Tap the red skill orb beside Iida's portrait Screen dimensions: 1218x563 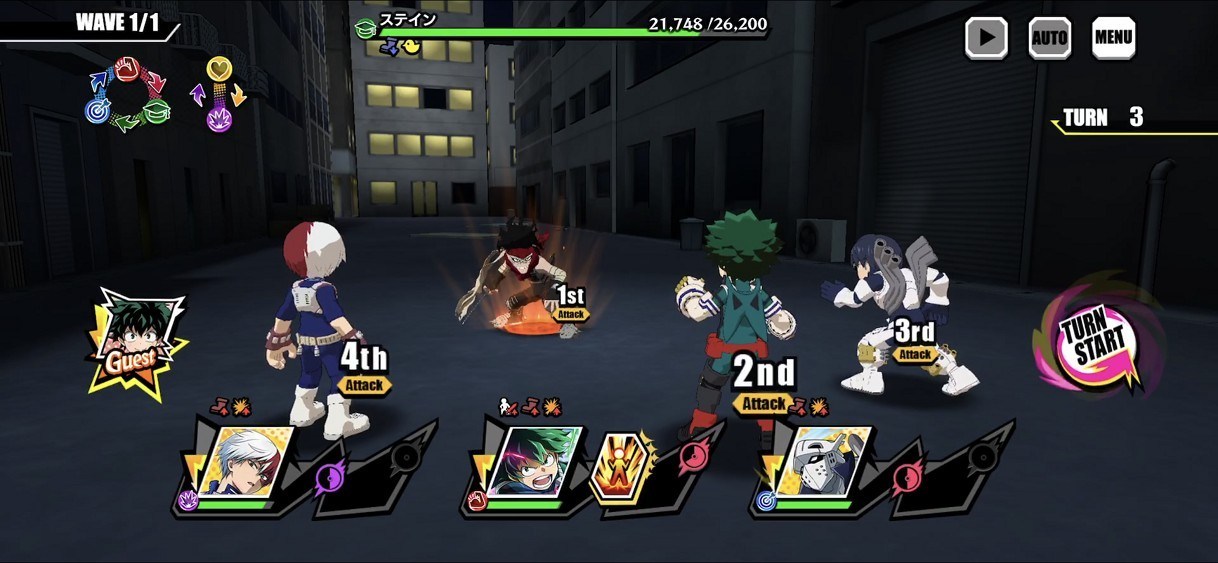[x=906, y=476]
